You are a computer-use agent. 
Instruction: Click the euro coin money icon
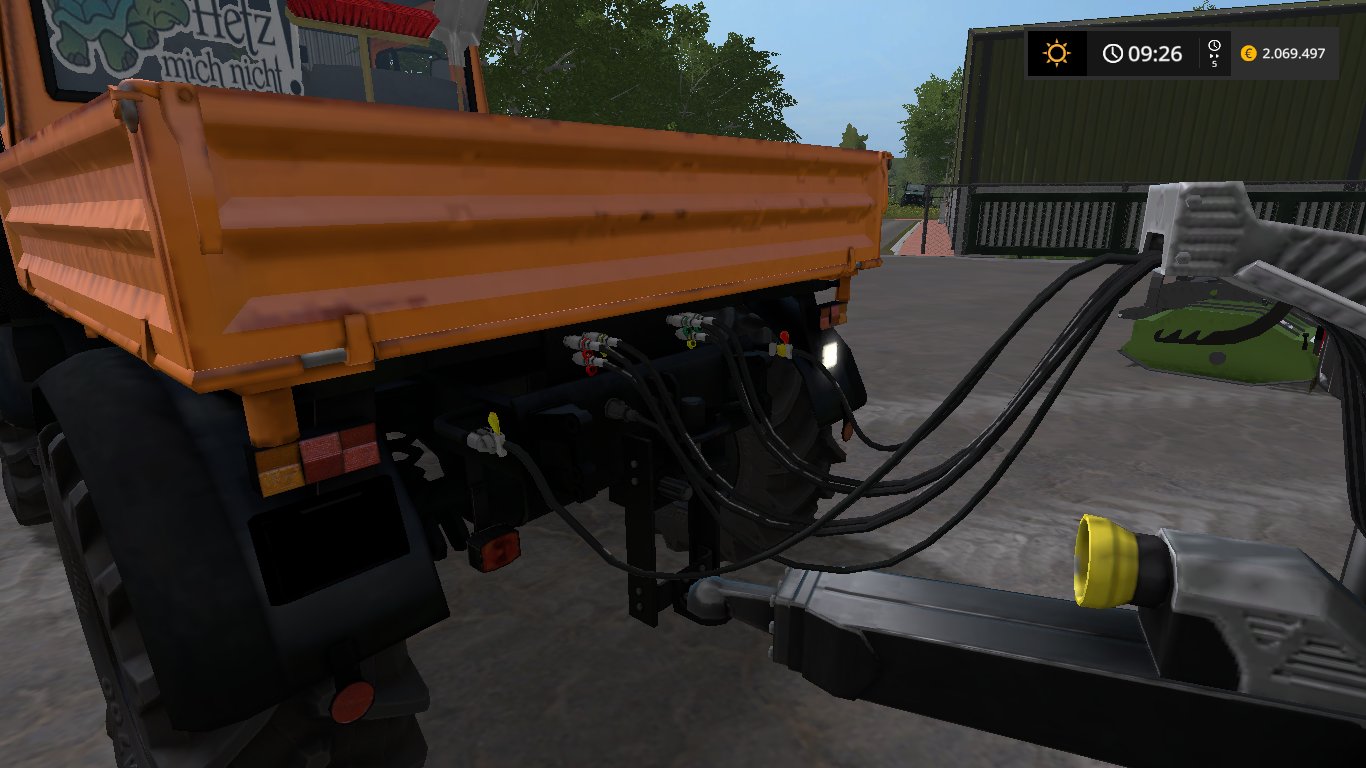point(1247,53)
